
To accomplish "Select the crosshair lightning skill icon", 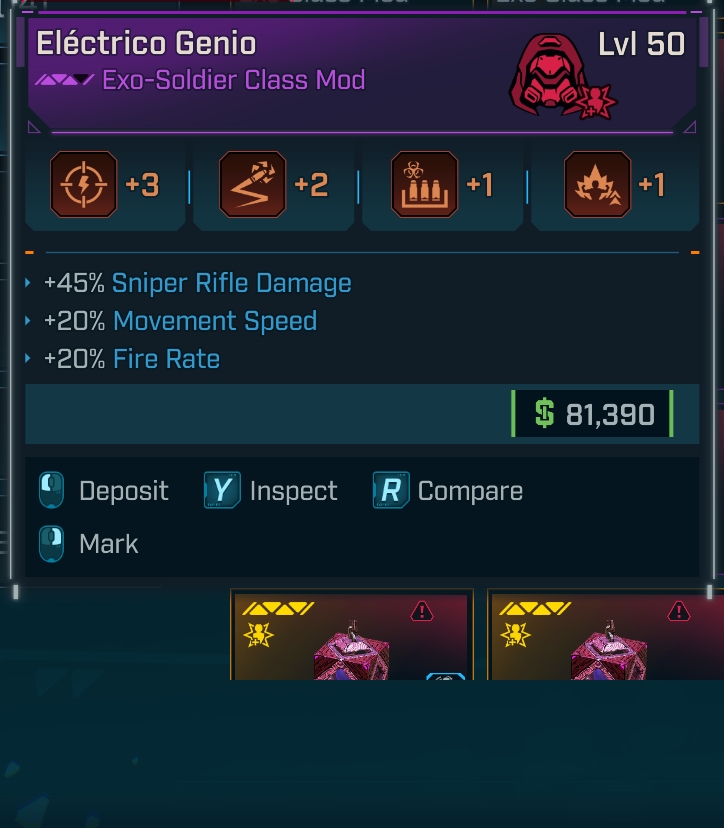I will pyautogui.click(x=84, y=185).
